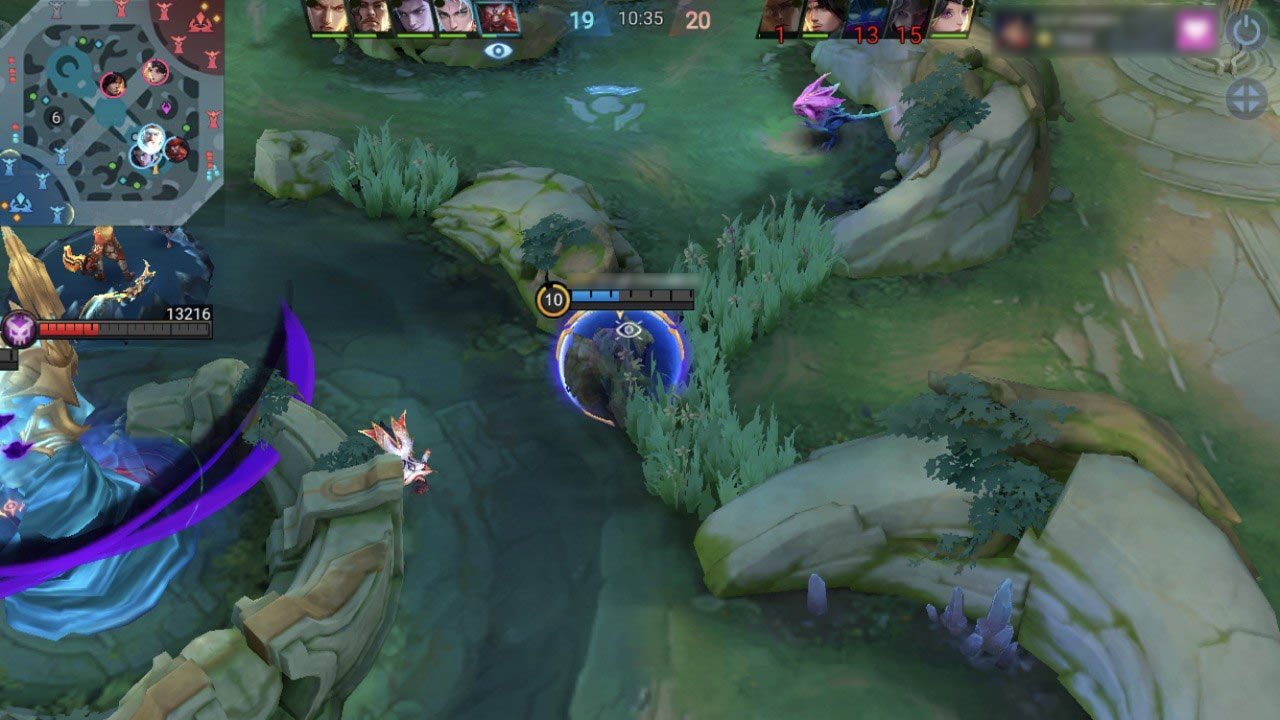Choose the enemy portrait with respawn timer 1
The width and height of the screenshot is (1280, 720).
tap(781, 19)
